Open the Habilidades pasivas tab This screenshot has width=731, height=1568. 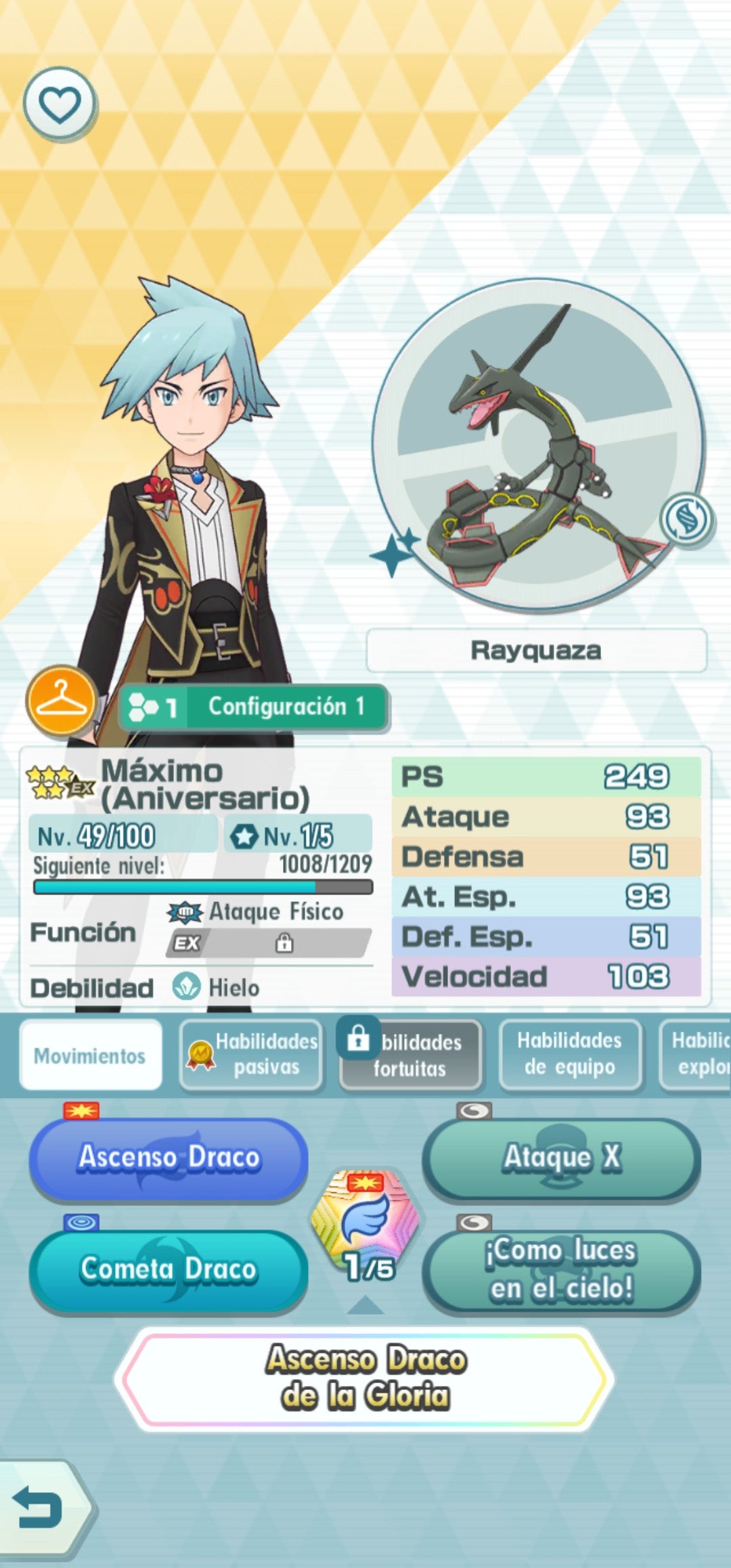[x=252, y=1055]
